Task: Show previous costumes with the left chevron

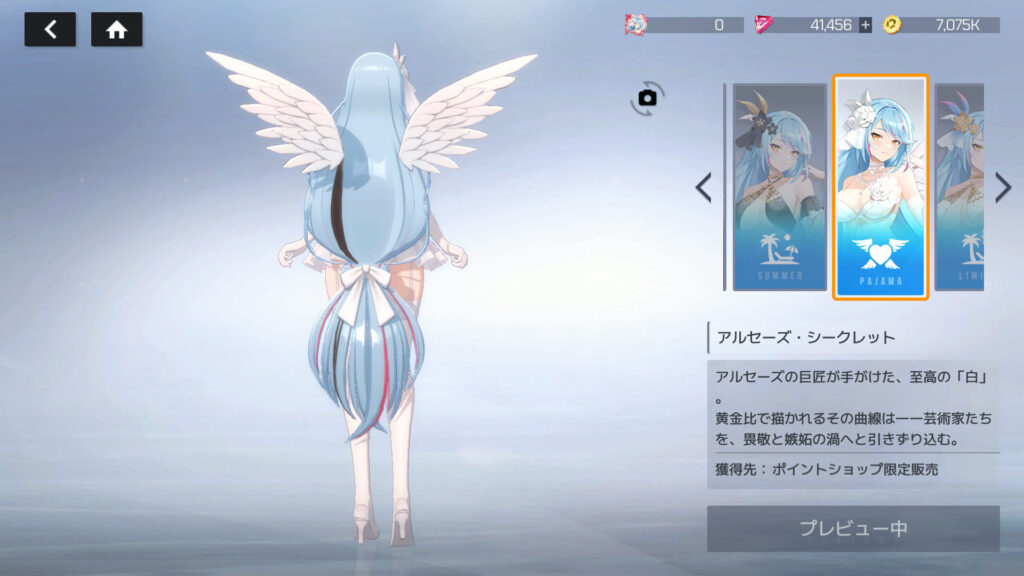Action: [x=704, y=187]
